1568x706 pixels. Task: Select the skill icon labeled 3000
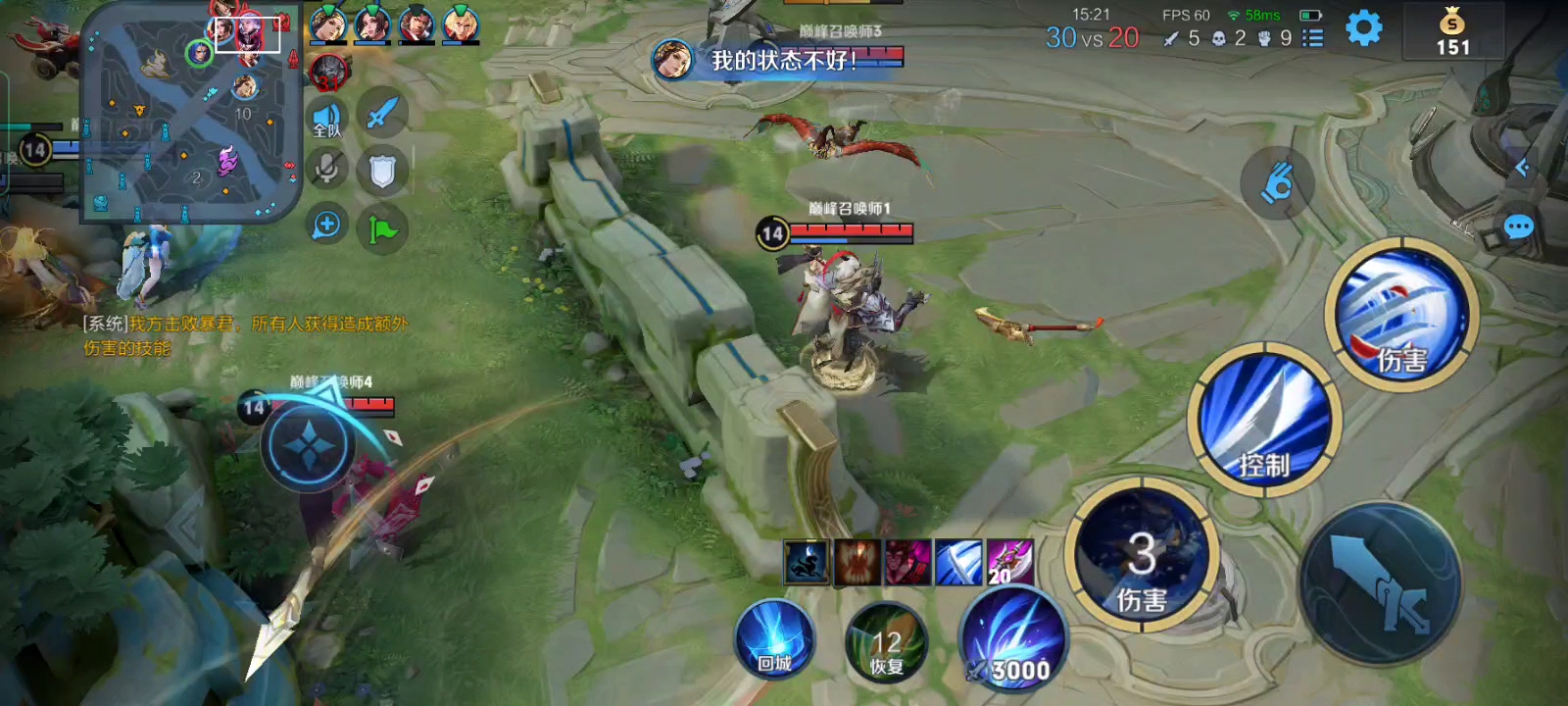[x=1013, y=639]
